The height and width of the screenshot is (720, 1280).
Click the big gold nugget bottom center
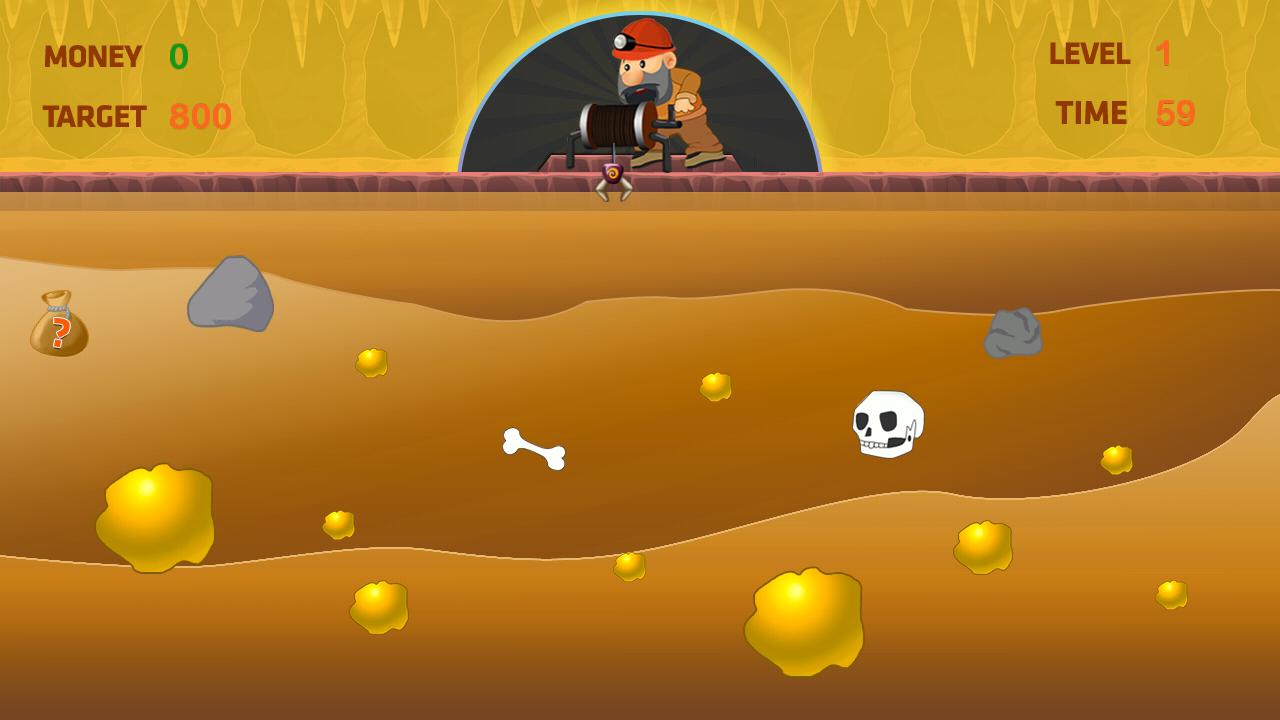click(805, 625)
